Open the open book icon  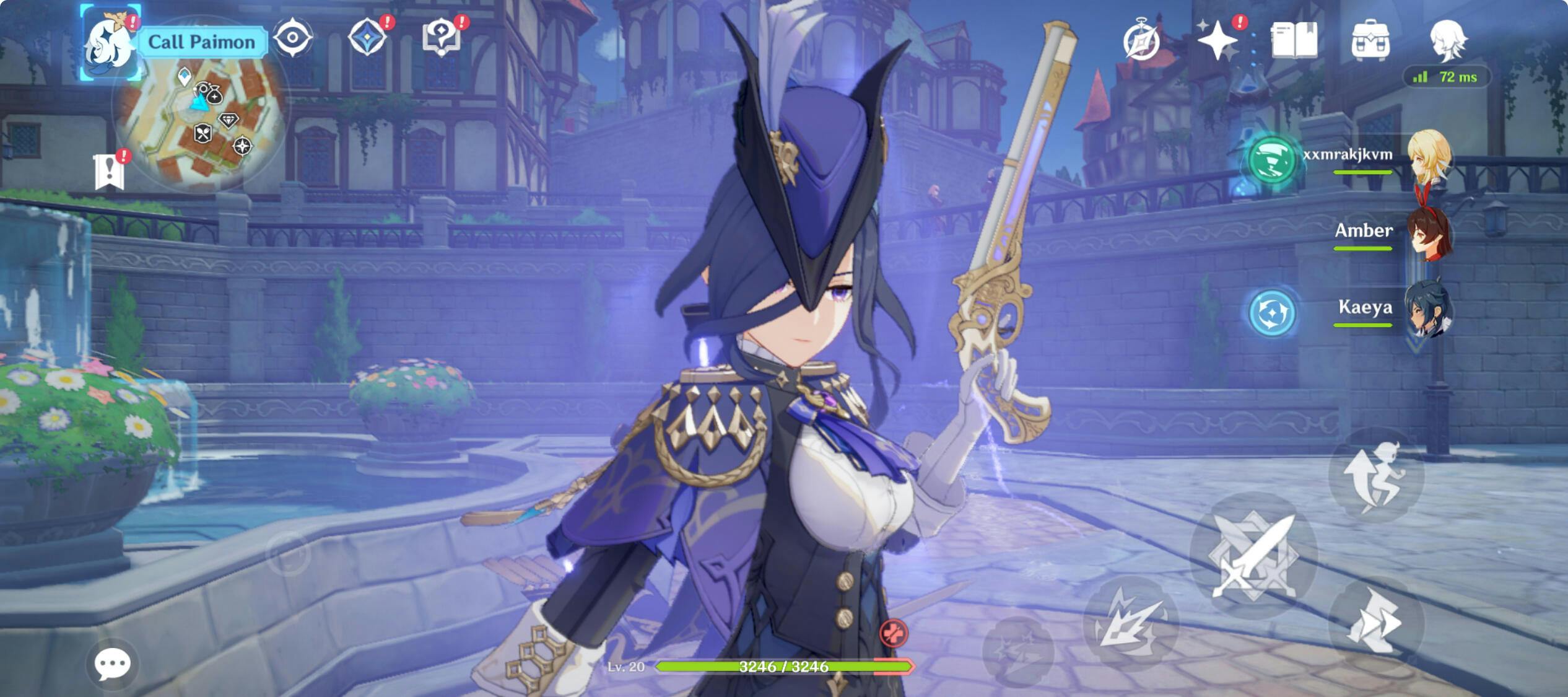[1294, 40]
